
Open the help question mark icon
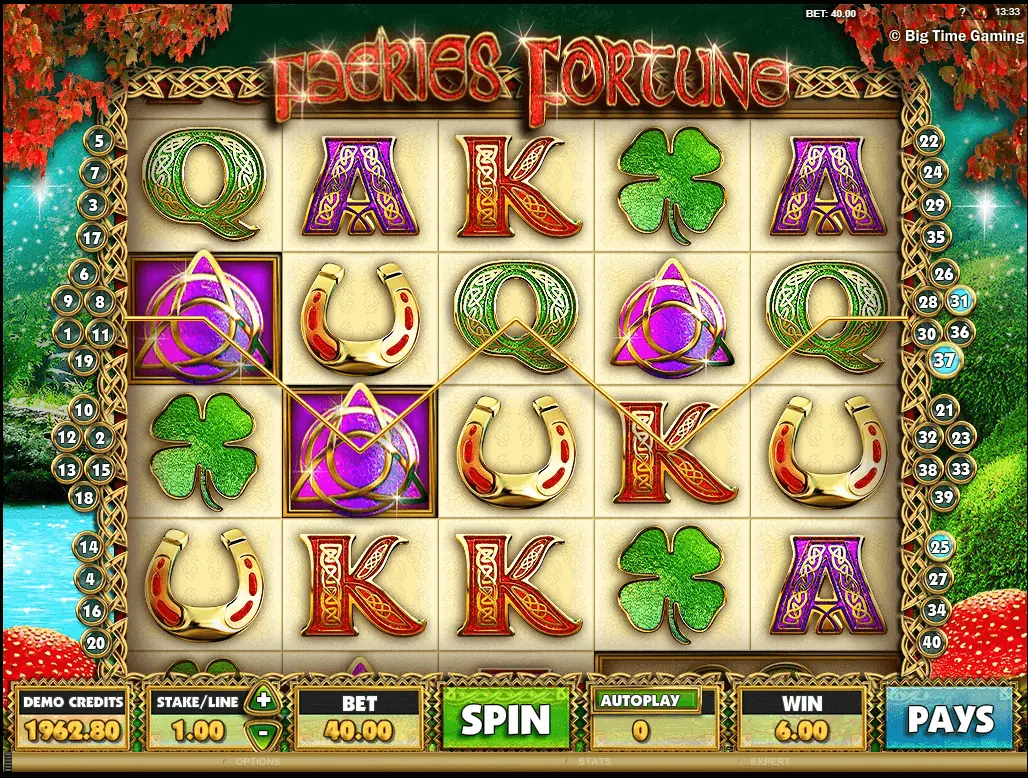pos(961,10)
